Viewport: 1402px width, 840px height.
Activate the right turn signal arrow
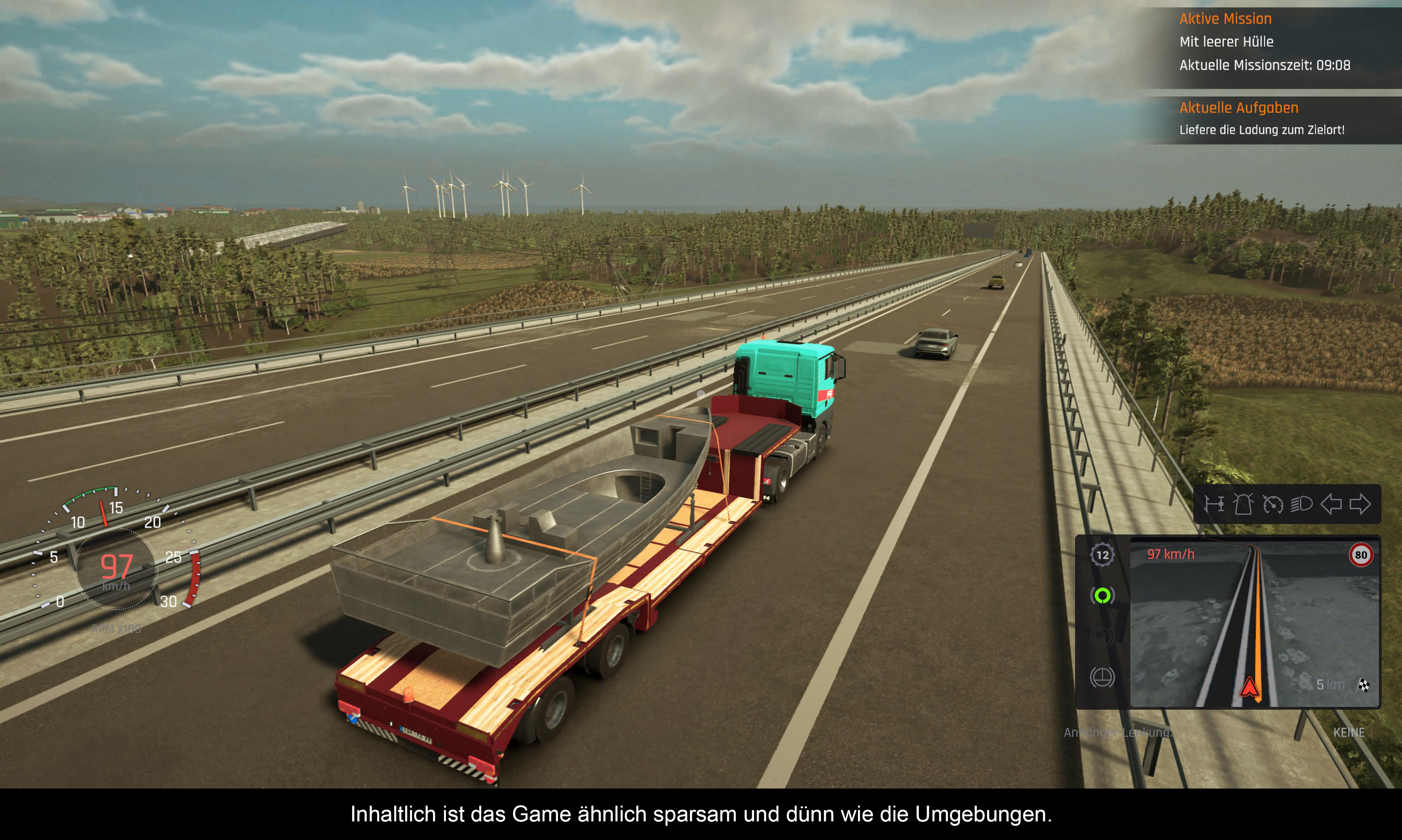pos(1360,504)
